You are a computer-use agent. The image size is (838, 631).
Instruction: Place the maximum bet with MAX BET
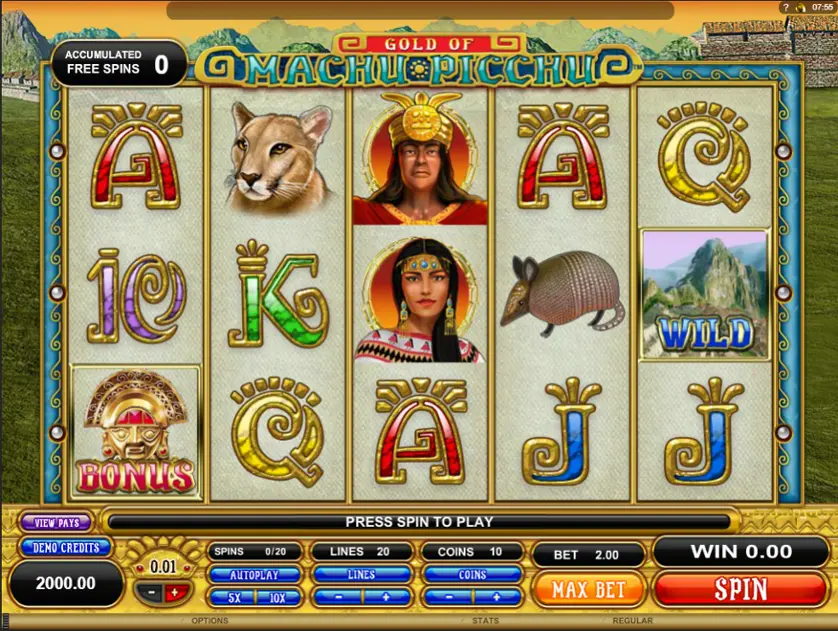(x=589, y=589)
